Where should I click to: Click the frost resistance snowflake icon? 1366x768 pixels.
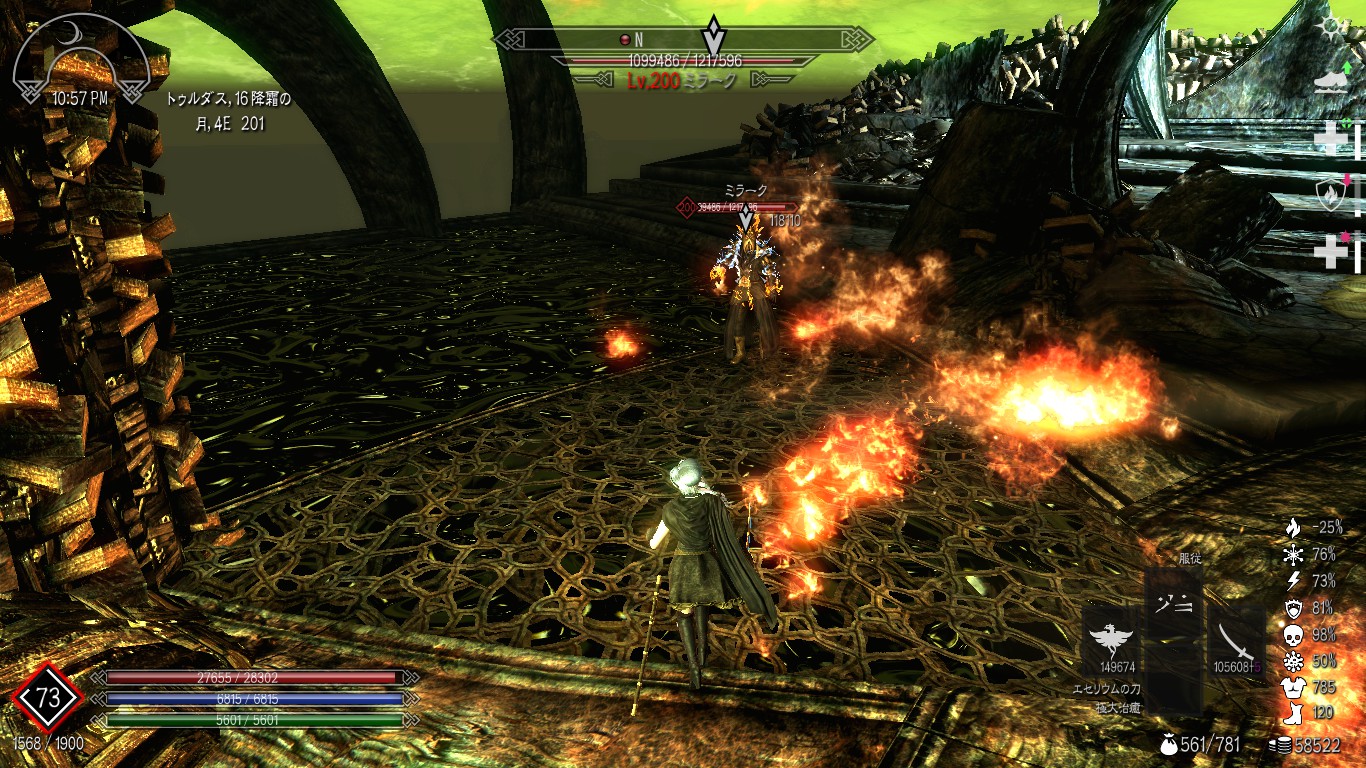(x=1293, y=554)
